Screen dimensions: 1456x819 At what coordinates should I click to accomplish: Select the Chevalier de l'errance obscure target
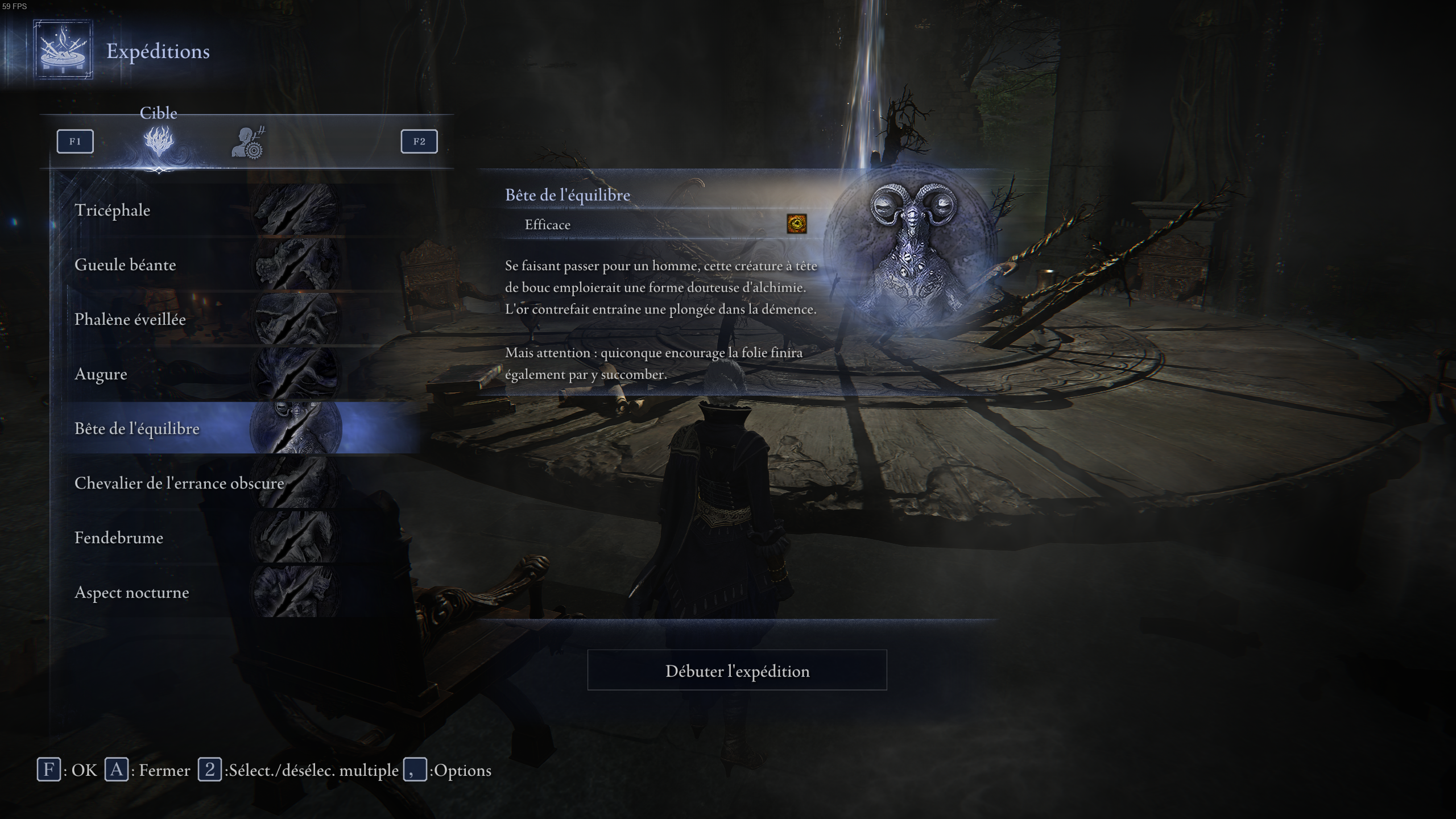pyautogui.click(x=179, y=483)
